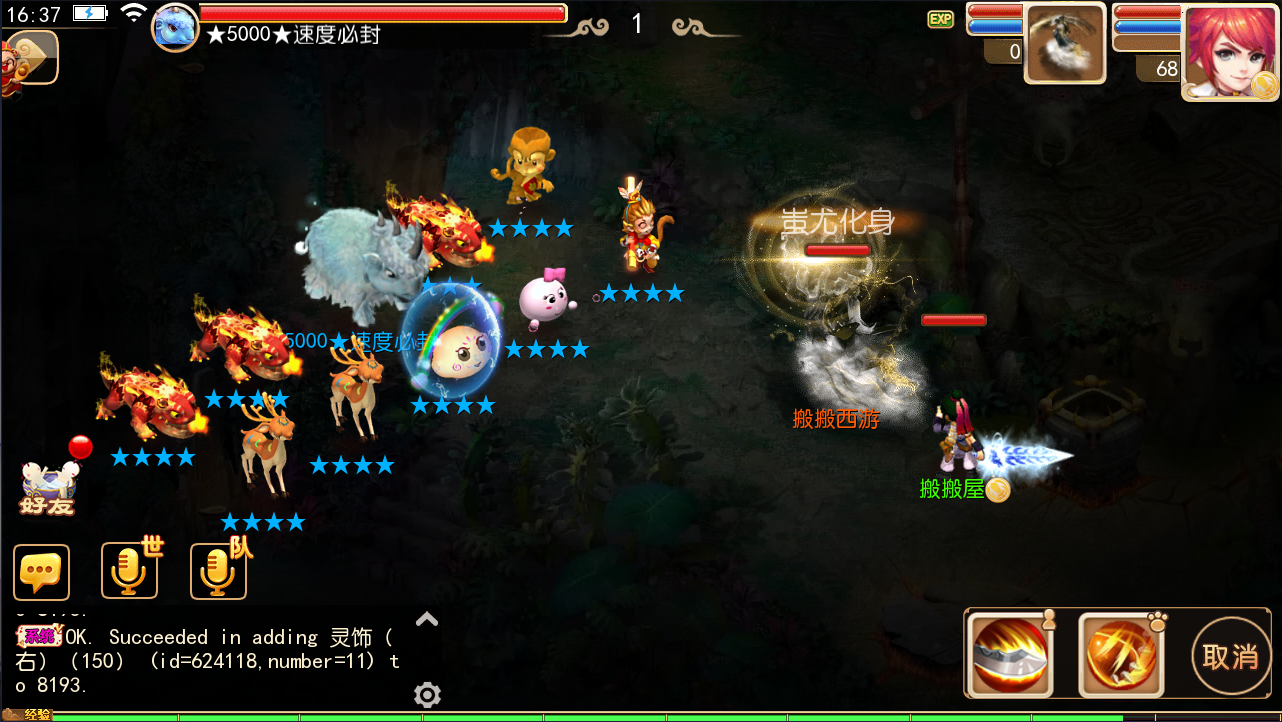This screenshot has height=722, width=1282.
Task: Enable the 世 world voice chat mic
Action: pos(129,572)
